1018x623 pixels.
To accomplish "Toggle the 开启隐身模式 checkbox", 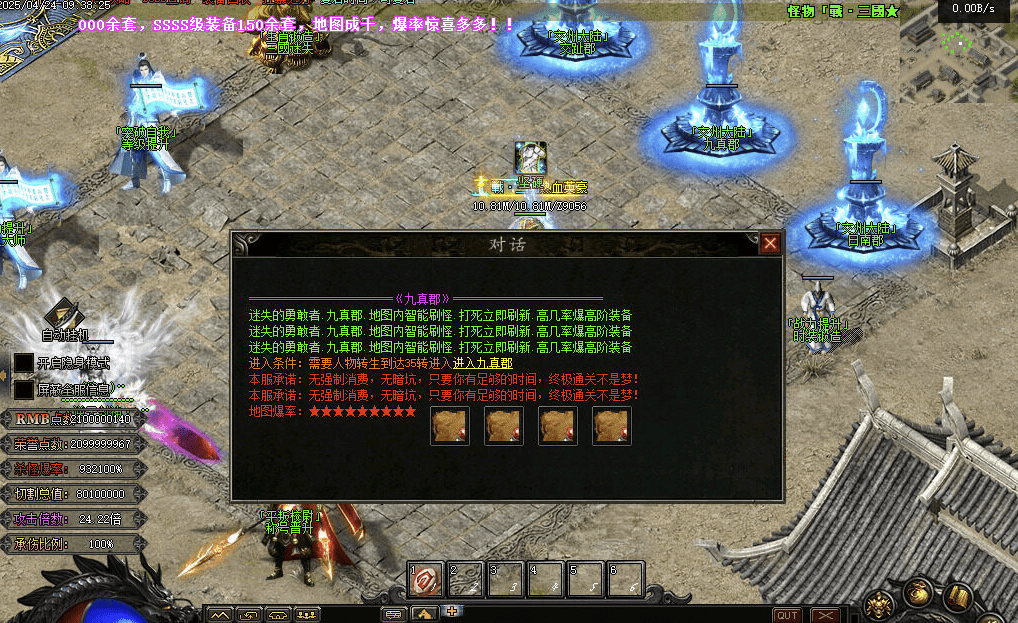I will 23,362.
